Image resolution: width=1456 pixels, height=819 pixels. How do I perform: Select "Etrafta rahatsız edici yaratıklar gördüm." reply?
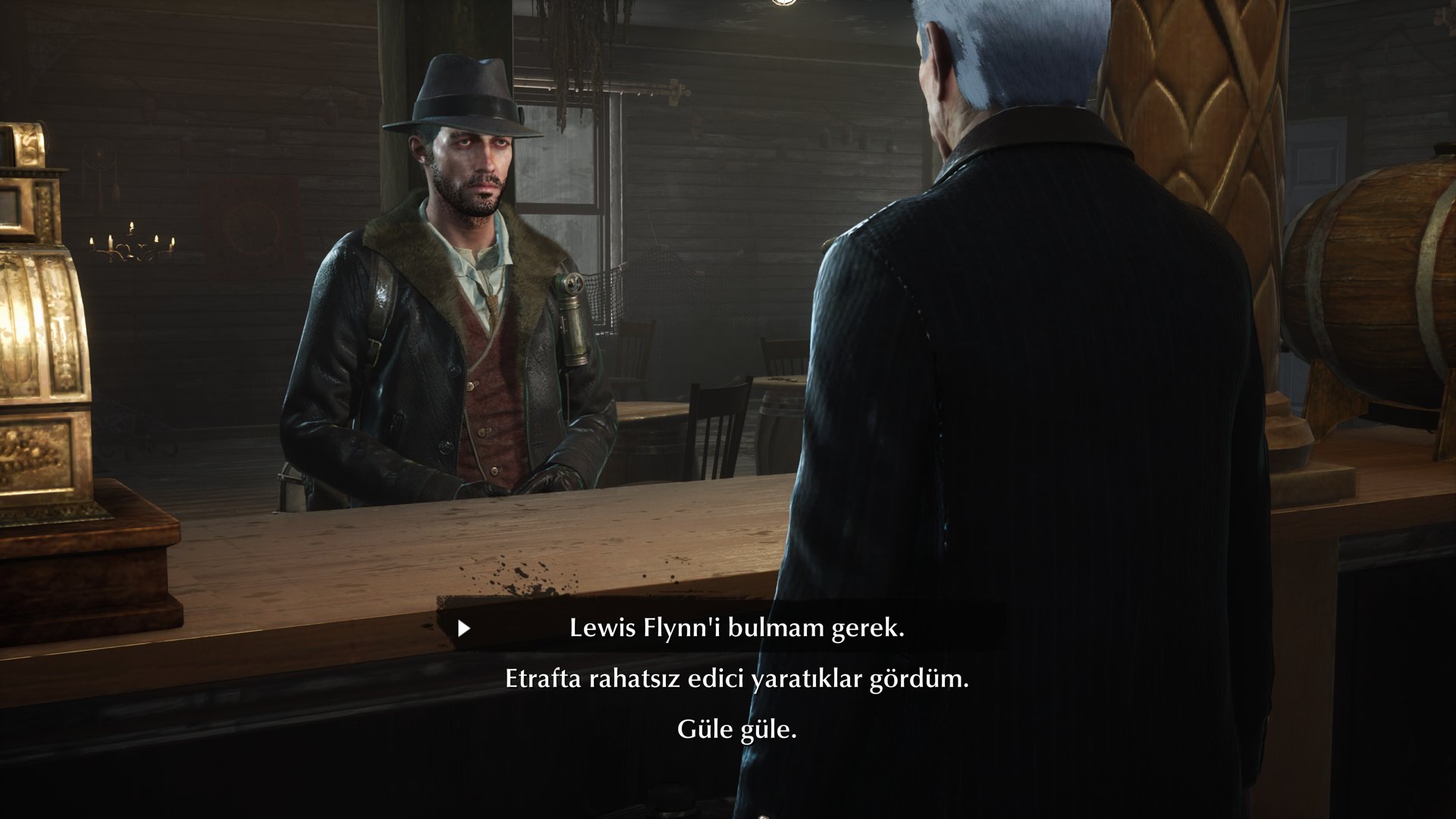736,679
